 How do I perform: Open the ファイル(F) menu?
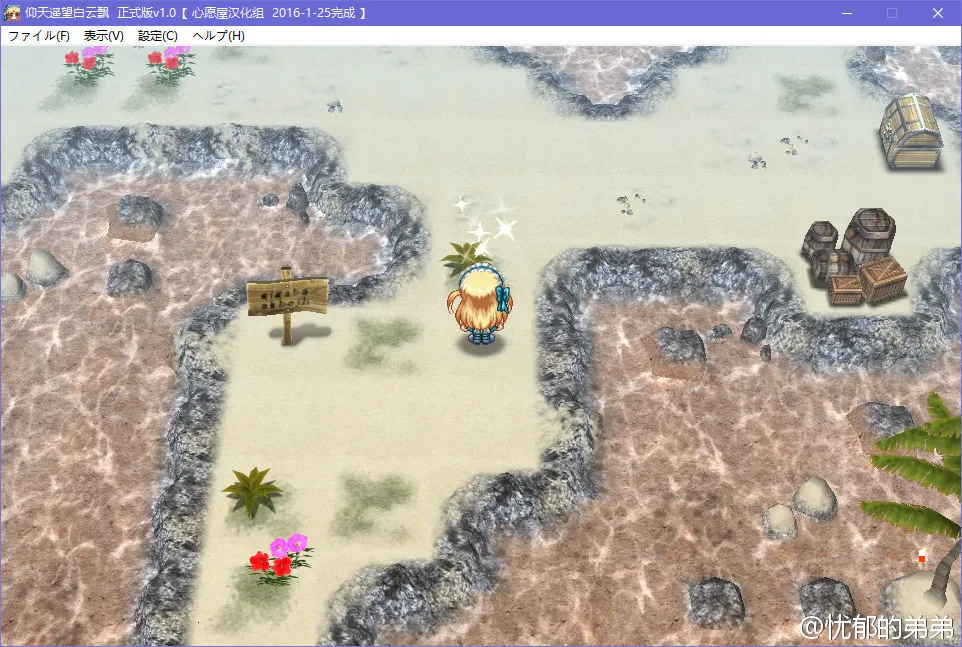39,36
